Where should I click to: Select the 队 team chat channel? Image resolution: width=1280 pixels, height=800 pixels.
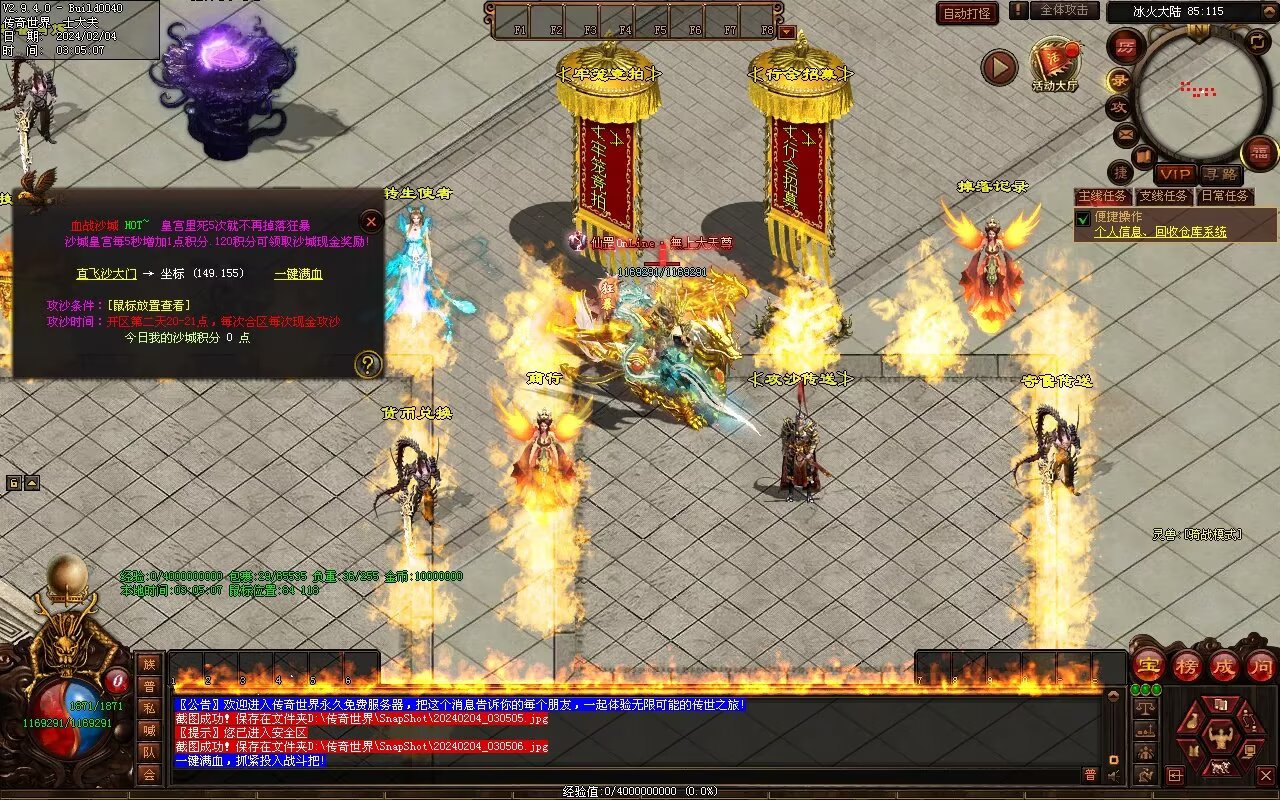[x=149, y=752]
